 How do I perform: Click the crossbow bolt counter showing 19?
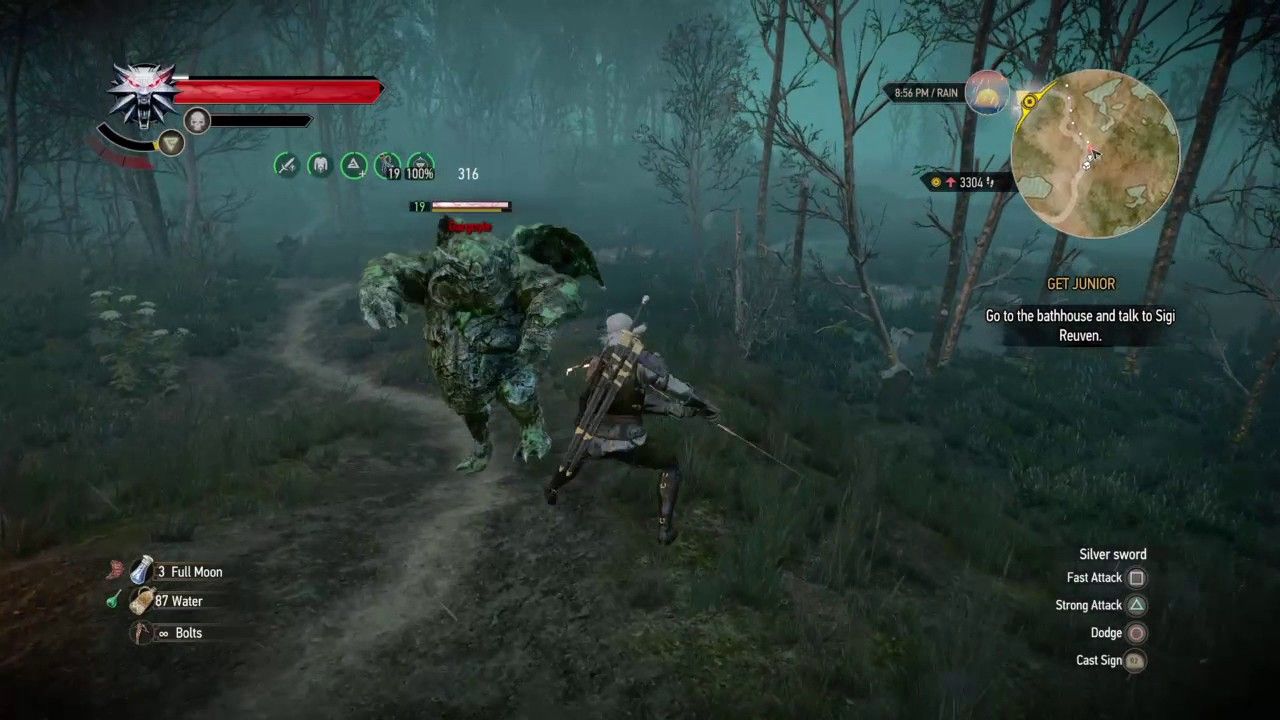pos(388,165)
